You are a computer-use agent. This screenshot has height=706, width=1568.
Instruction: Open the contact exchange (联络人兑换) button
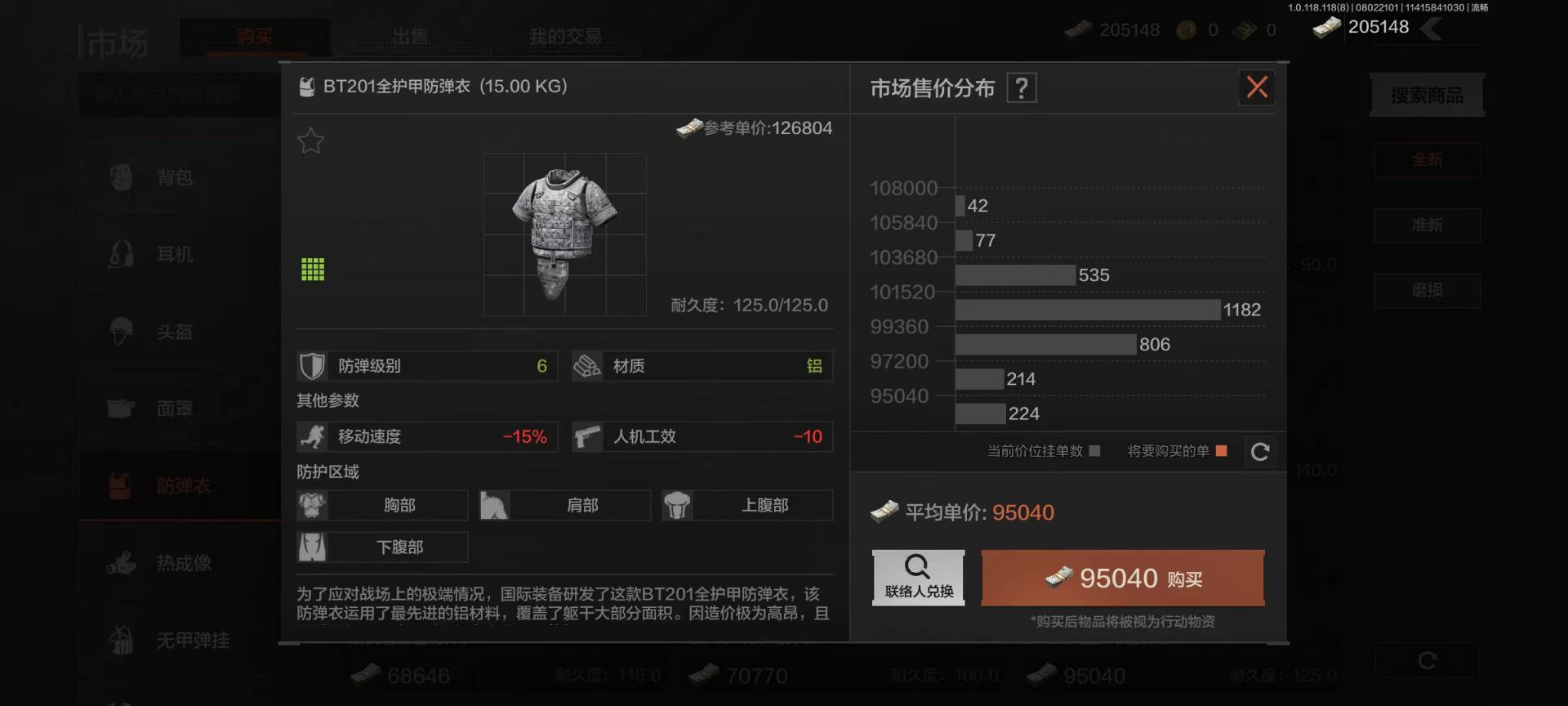[x=918, y=577]
